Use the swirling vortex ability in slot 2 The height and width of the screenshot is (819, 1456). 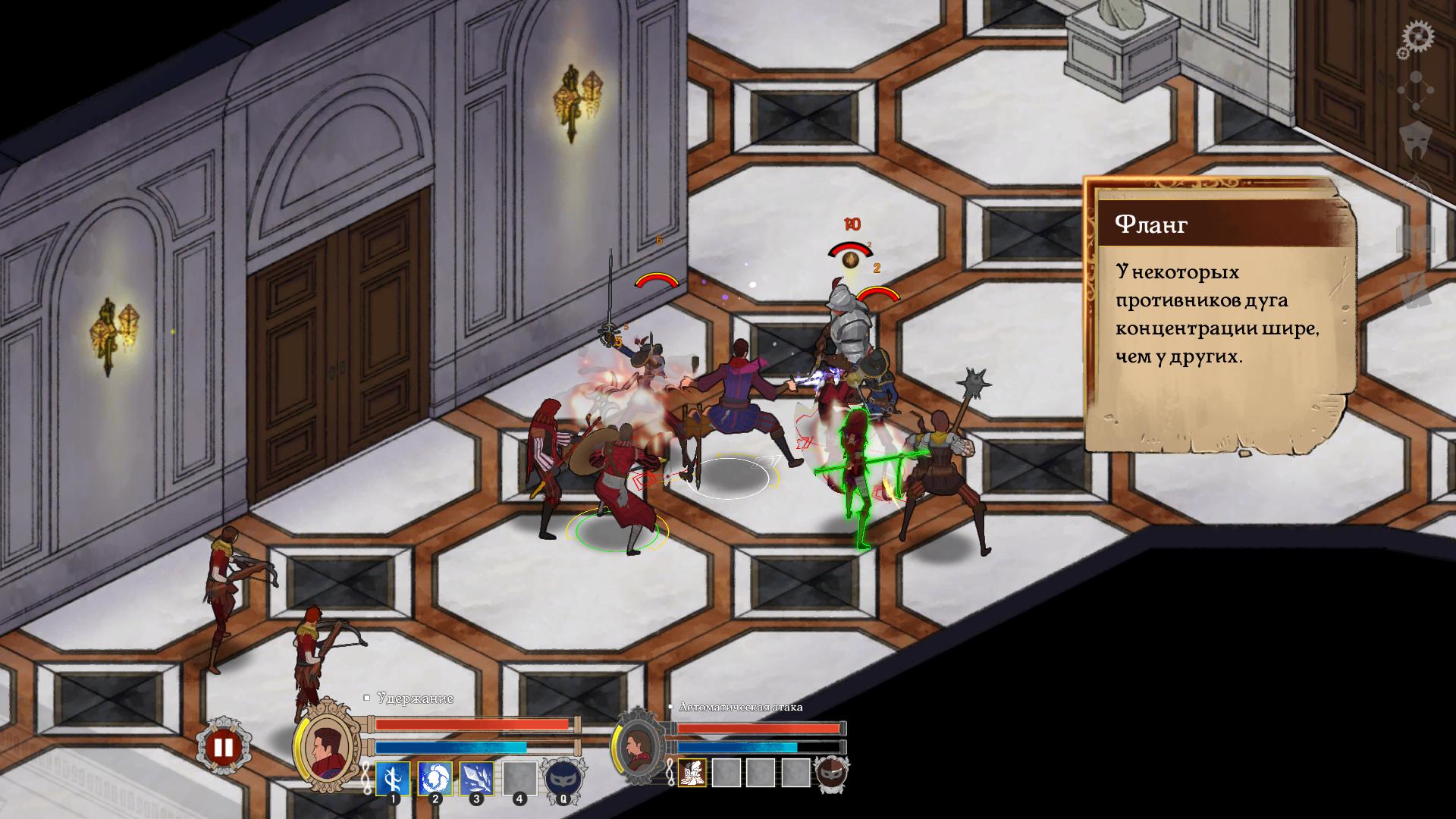click(435, 778)
